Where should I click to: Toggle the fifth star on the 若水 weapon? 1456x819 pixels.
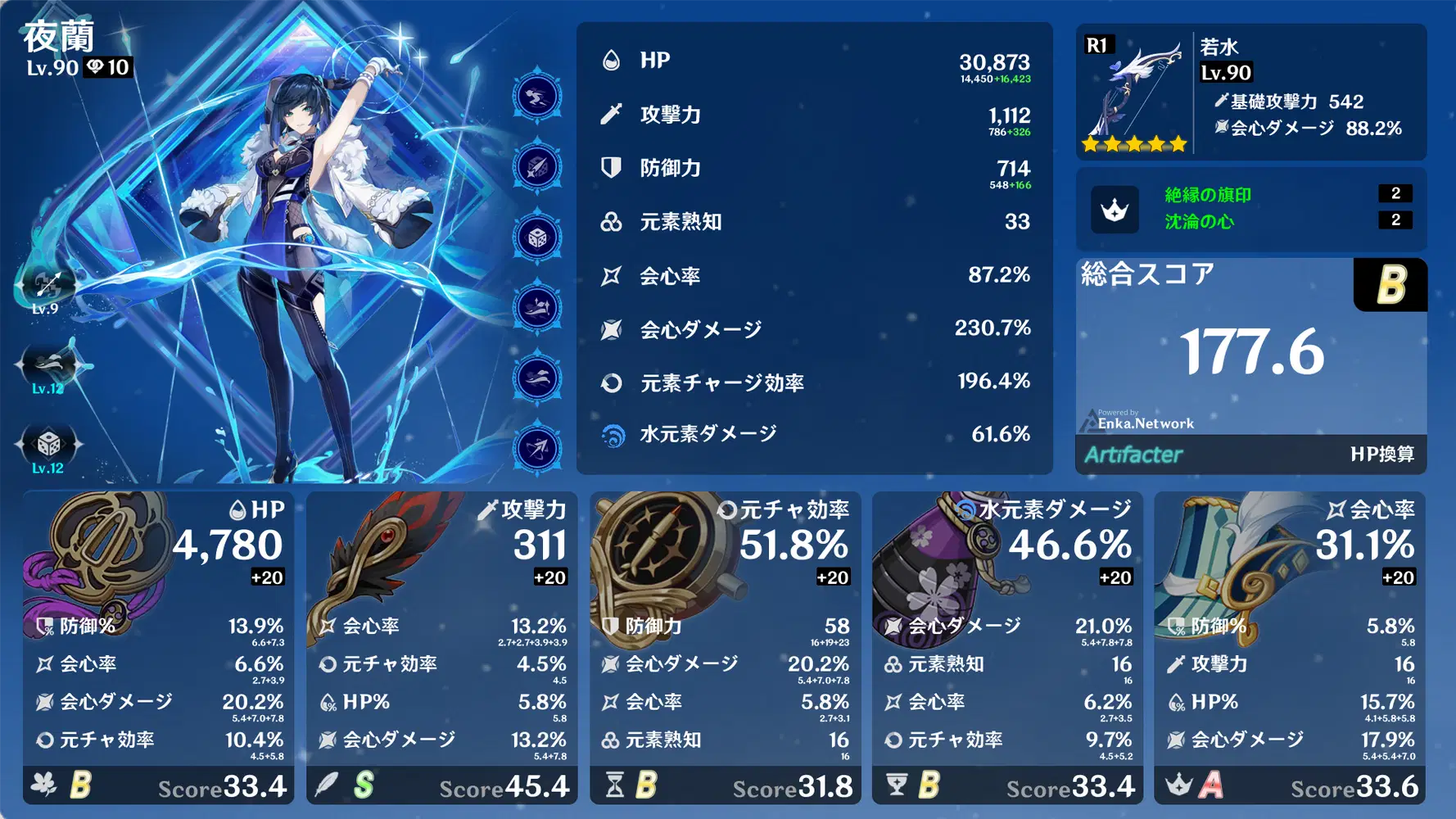coord(1178,143)
